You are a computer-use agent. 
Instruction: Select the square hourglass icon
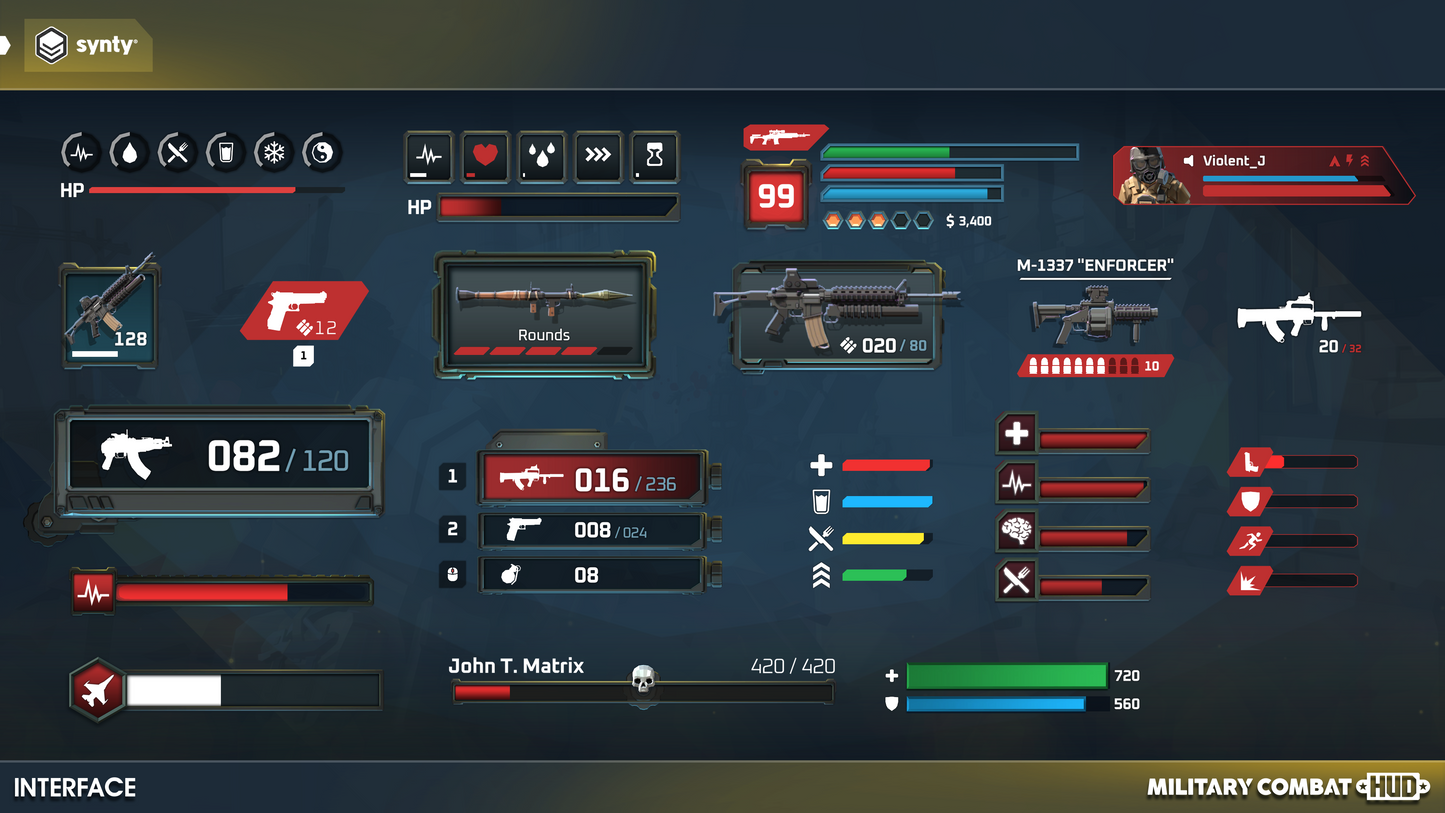pyautogui.click(x=654, y=156)
